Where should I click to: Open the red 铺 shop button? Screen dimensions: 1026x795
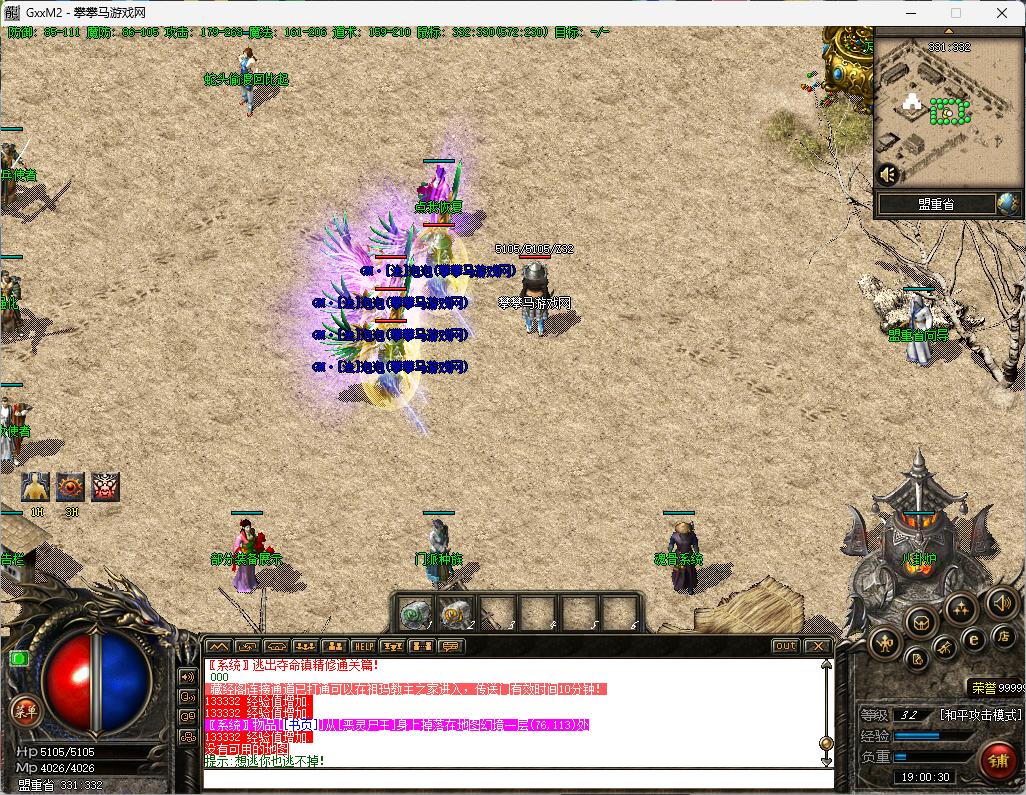point(997,761)
